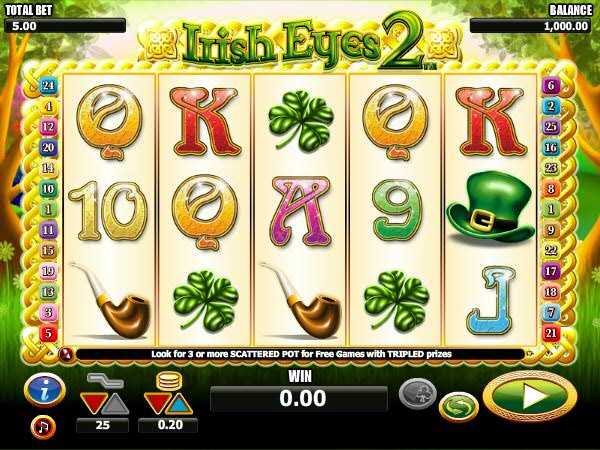Show payline number 25
The image size is (600, 450).
click(550, 127)
